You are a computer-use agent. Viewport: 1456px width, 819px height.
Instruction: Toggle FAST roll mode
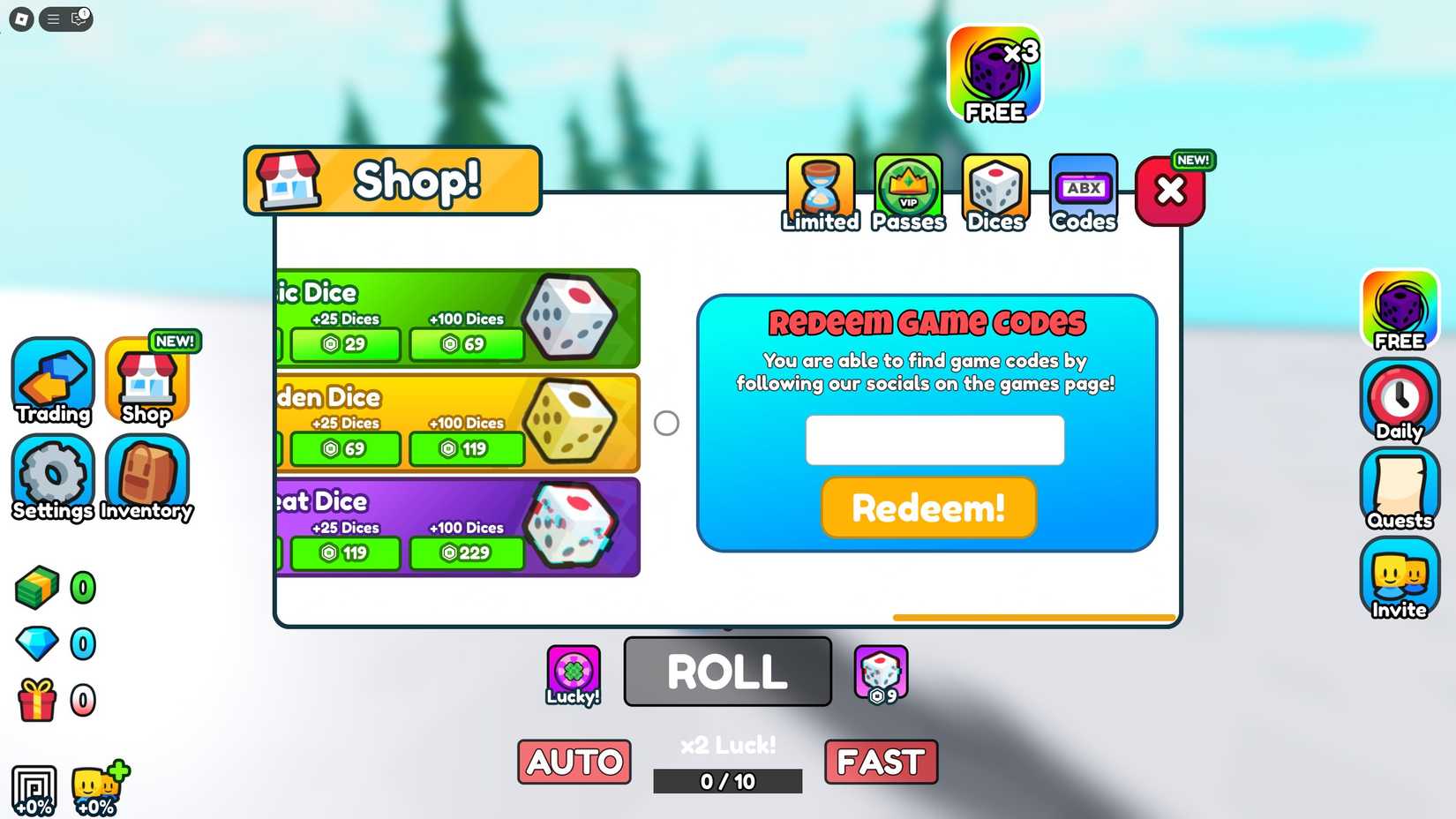(x=881, y=761)
